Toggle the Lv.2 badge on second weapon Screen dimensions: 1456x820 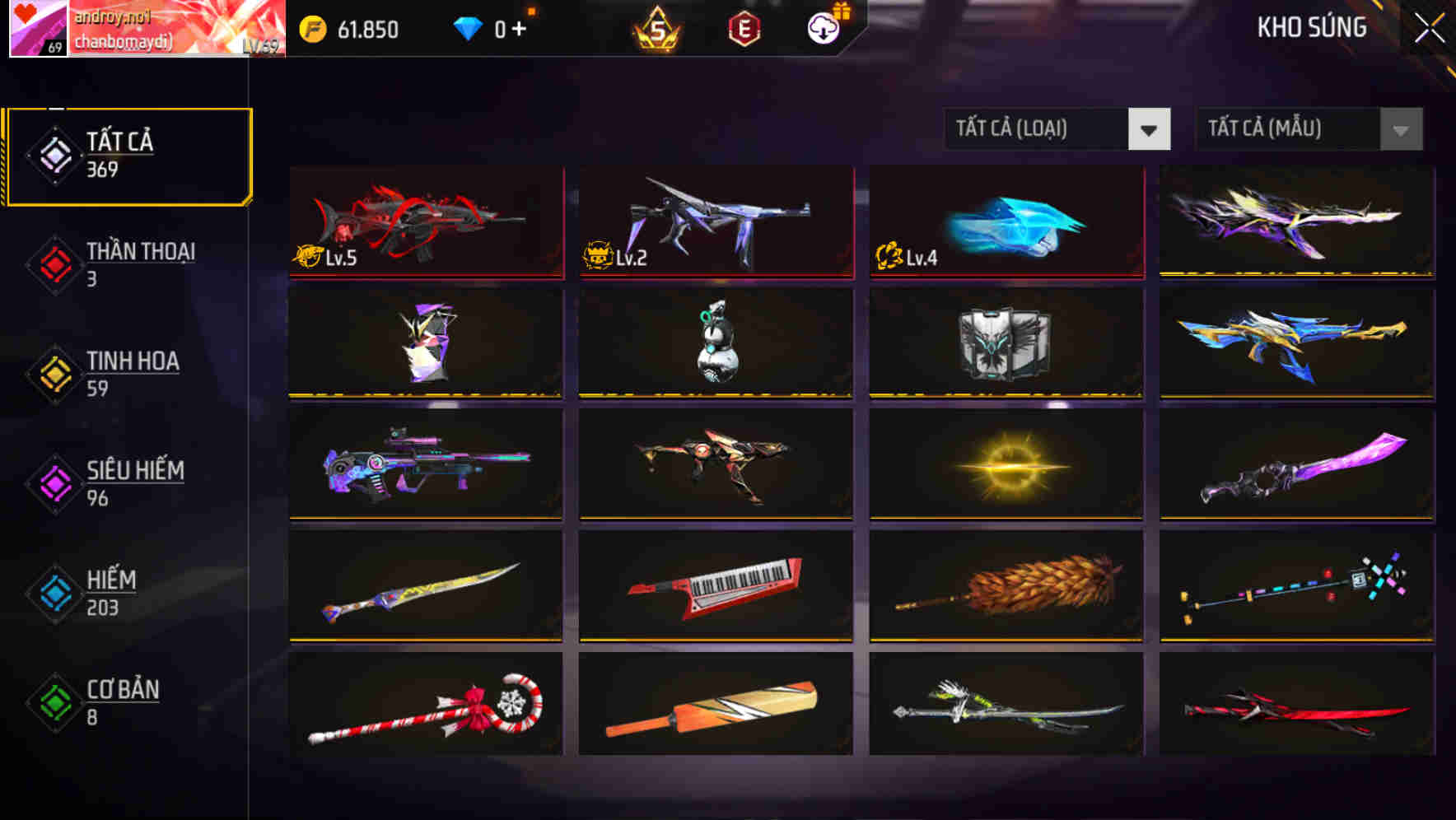[x=608, y=256]
